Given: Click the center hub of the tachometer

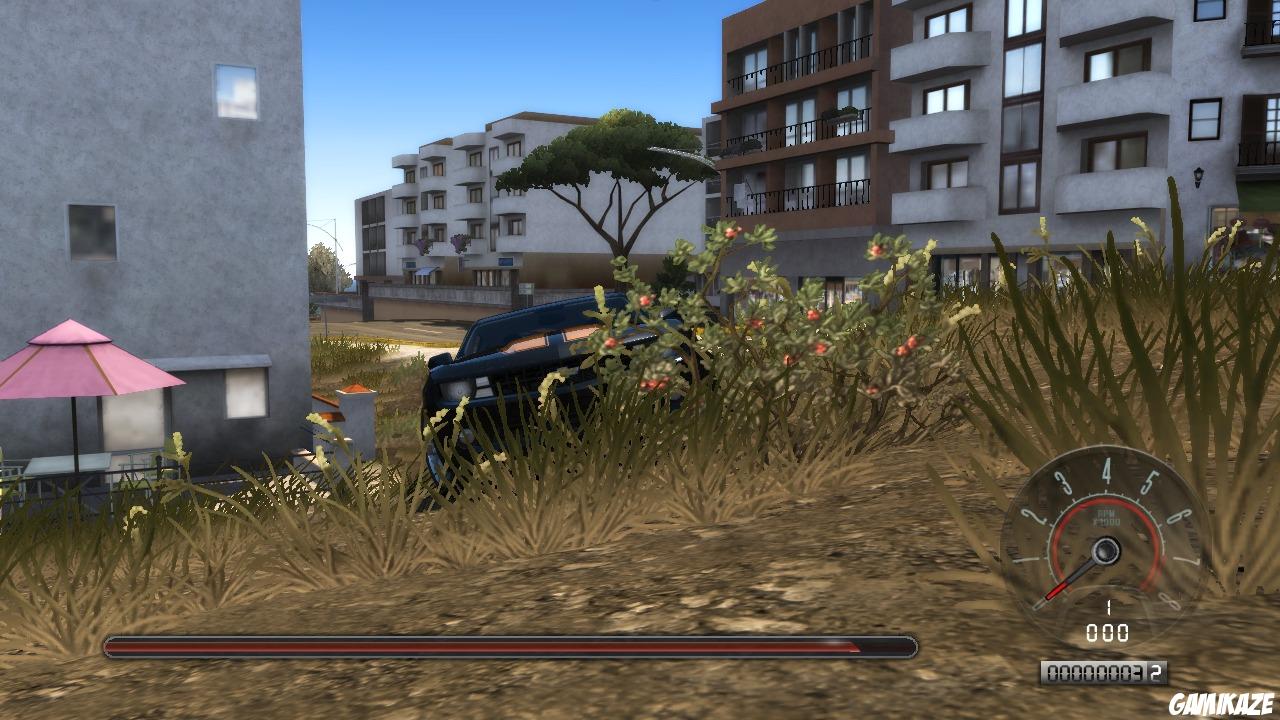Looking at the screenshot, I should (x=1105, y=550).
